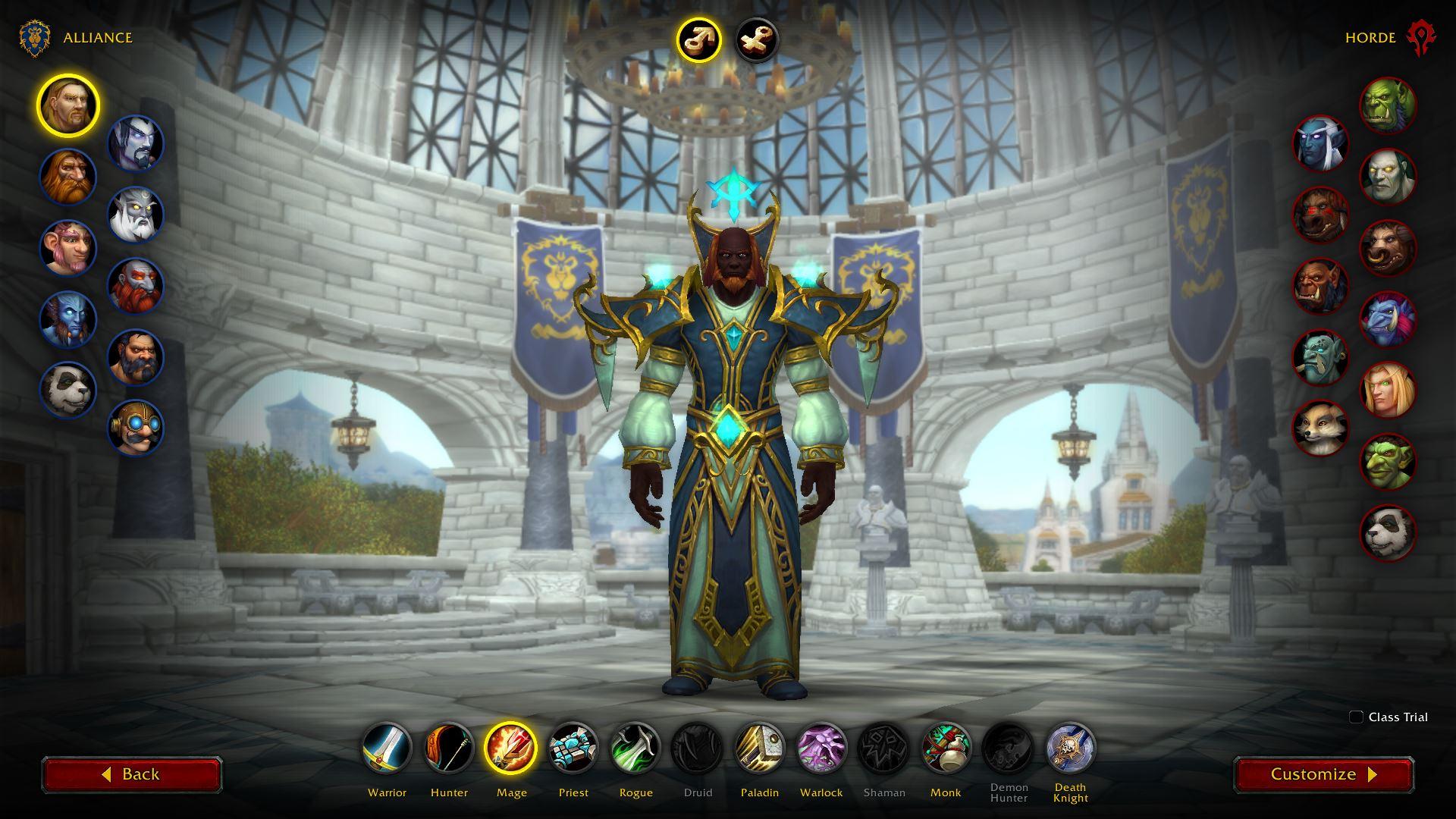
Task: Toggle the Class Trial checkbox
Action: tap(1356, 717)
